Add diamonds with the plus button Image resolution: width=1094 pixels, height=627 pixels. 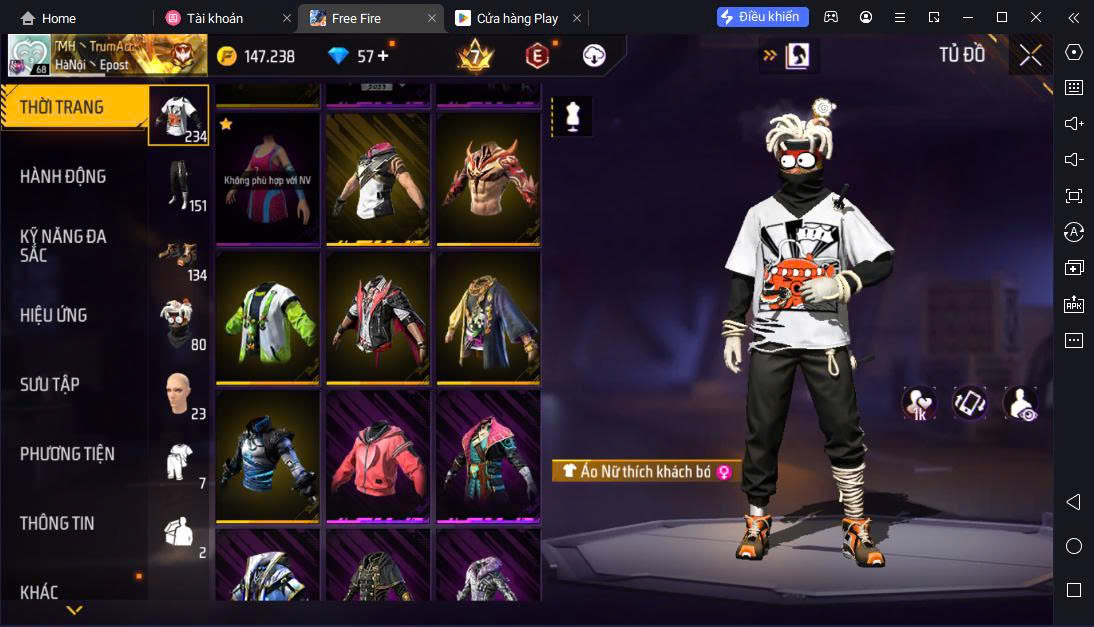pyautogui.click(x=383, y=56)
